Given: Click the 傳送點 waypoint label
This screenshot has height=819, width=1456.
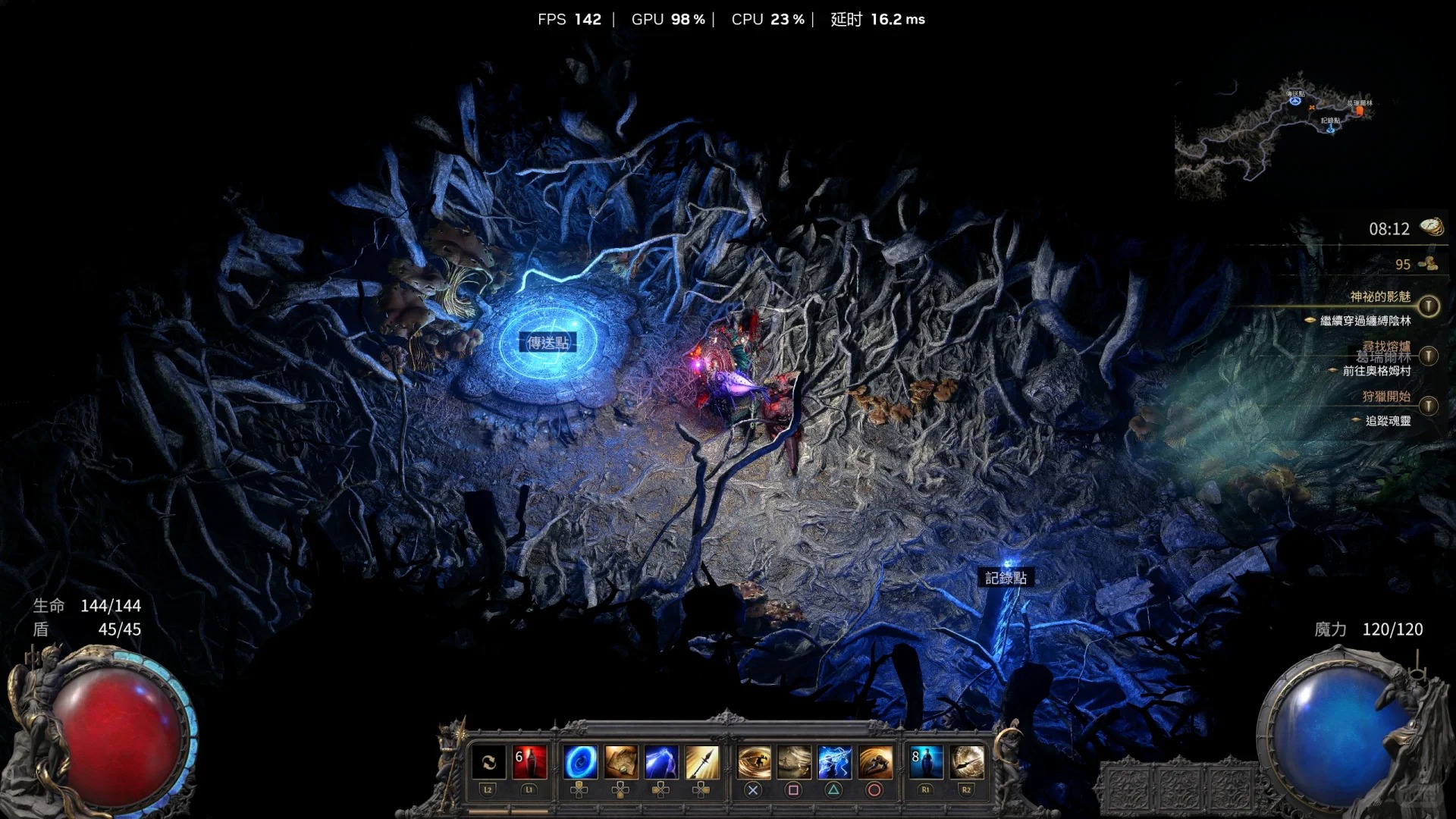Looking at the screenshot, I should coord(548,343).
